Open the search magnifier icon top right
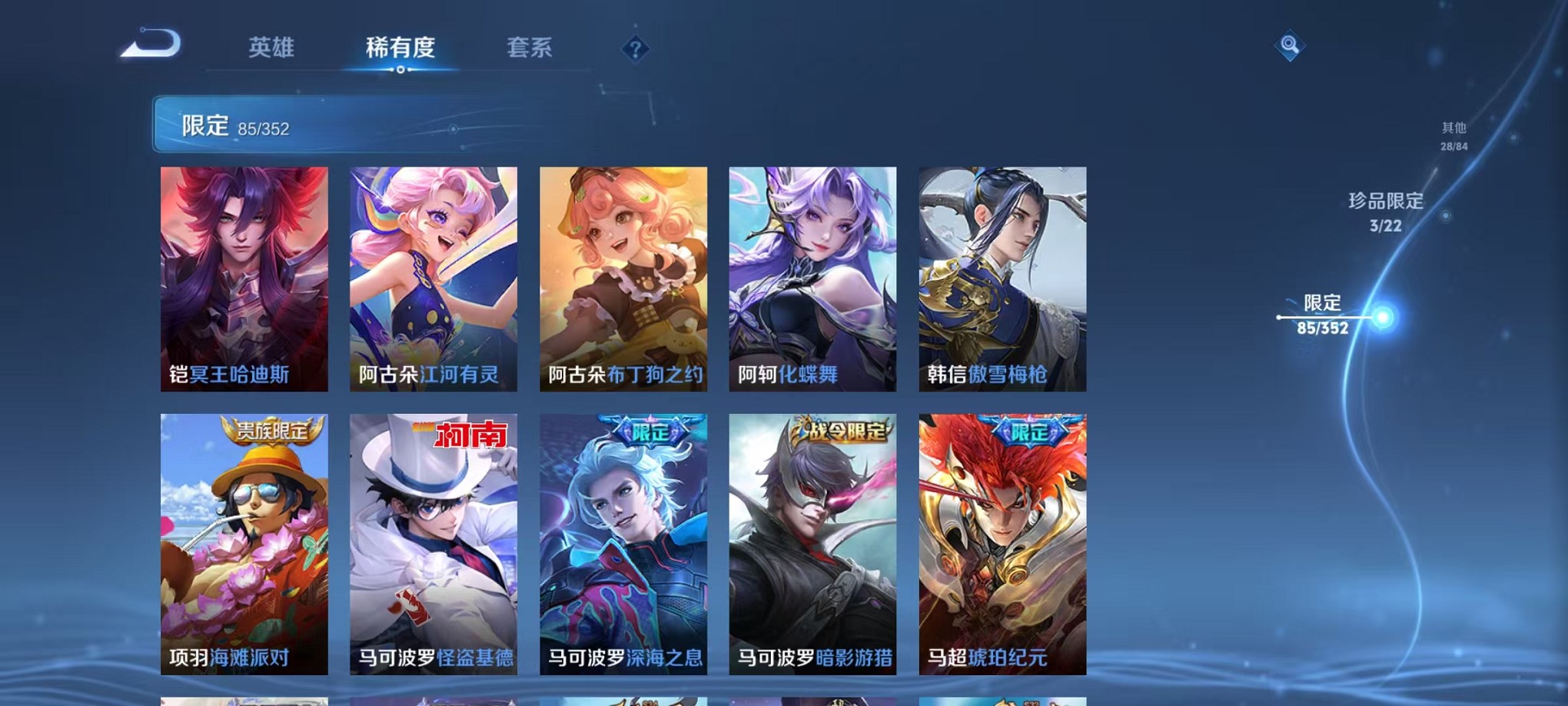The width and height of the screenshot is (1568, 706). pyautogui.click(x=1290, y=46)
